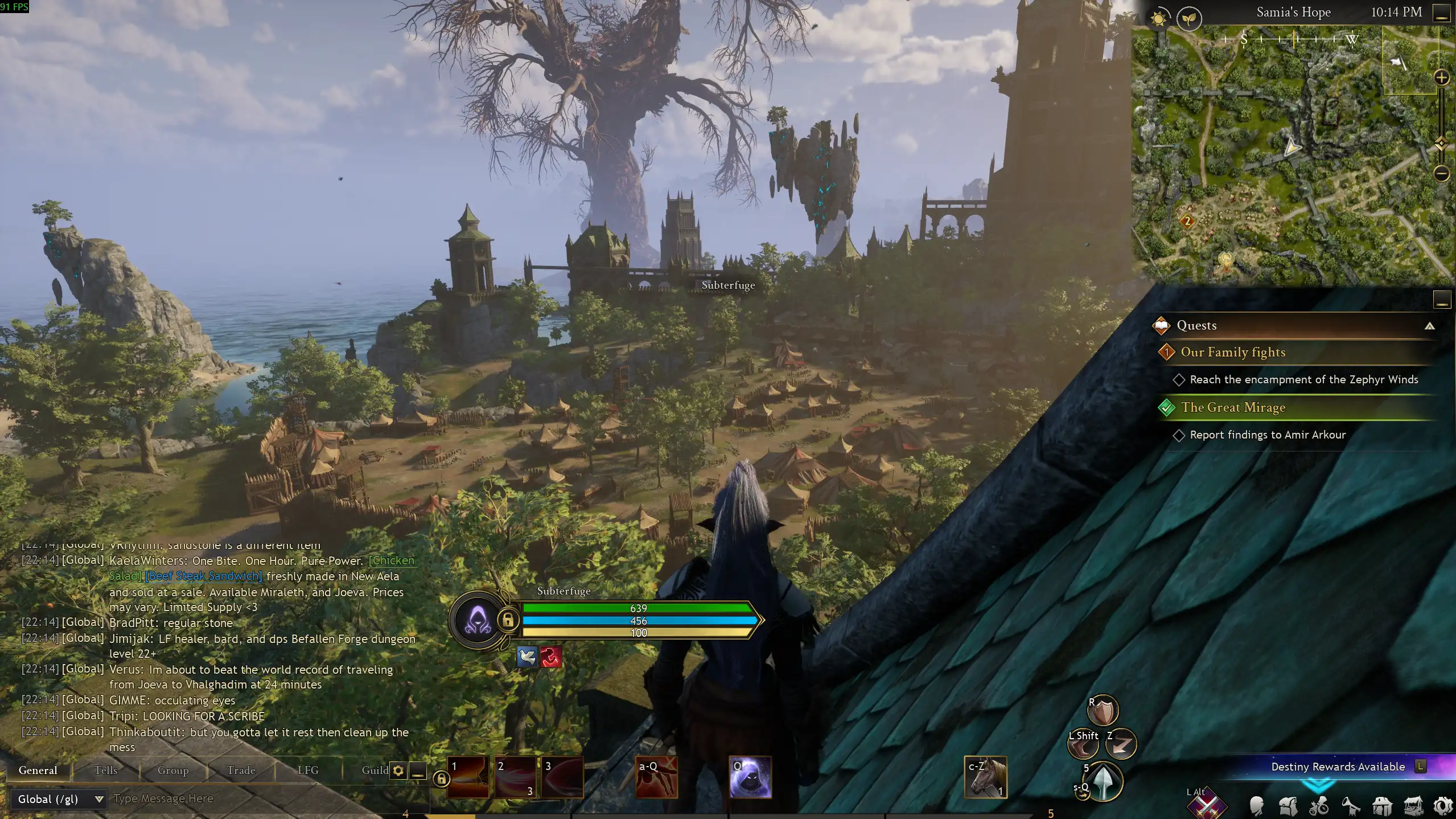1456x819 pixels.
Task: Activate the first hotbar ability
Action: [468, 777]
